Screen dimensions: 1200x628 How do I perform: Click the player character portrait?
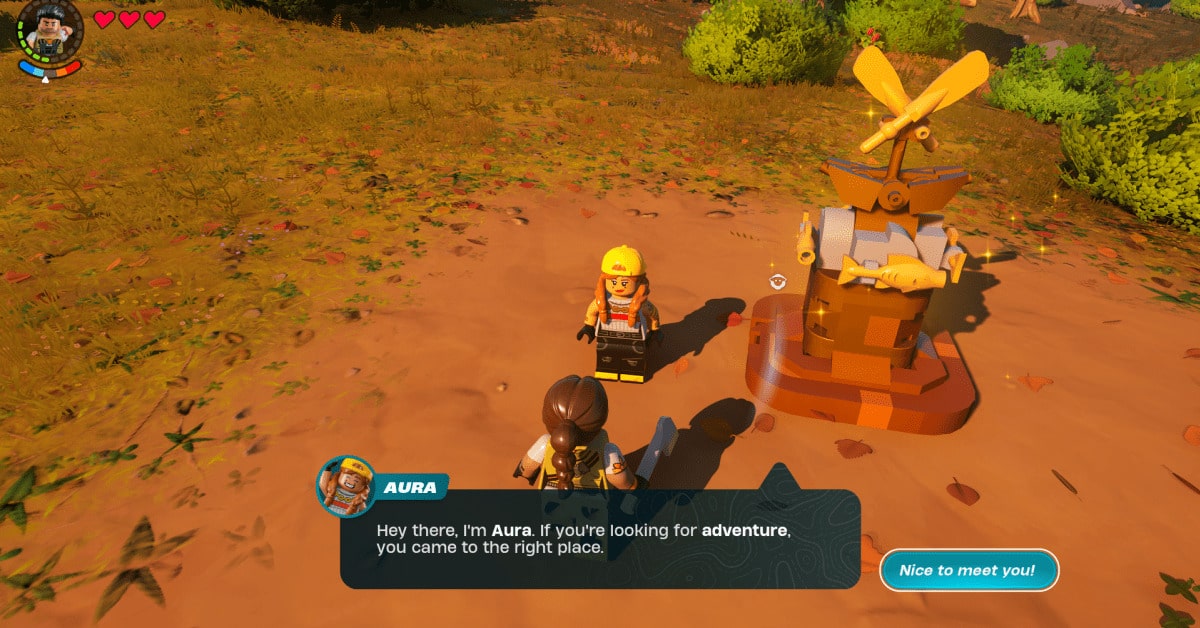click(49, 27)
